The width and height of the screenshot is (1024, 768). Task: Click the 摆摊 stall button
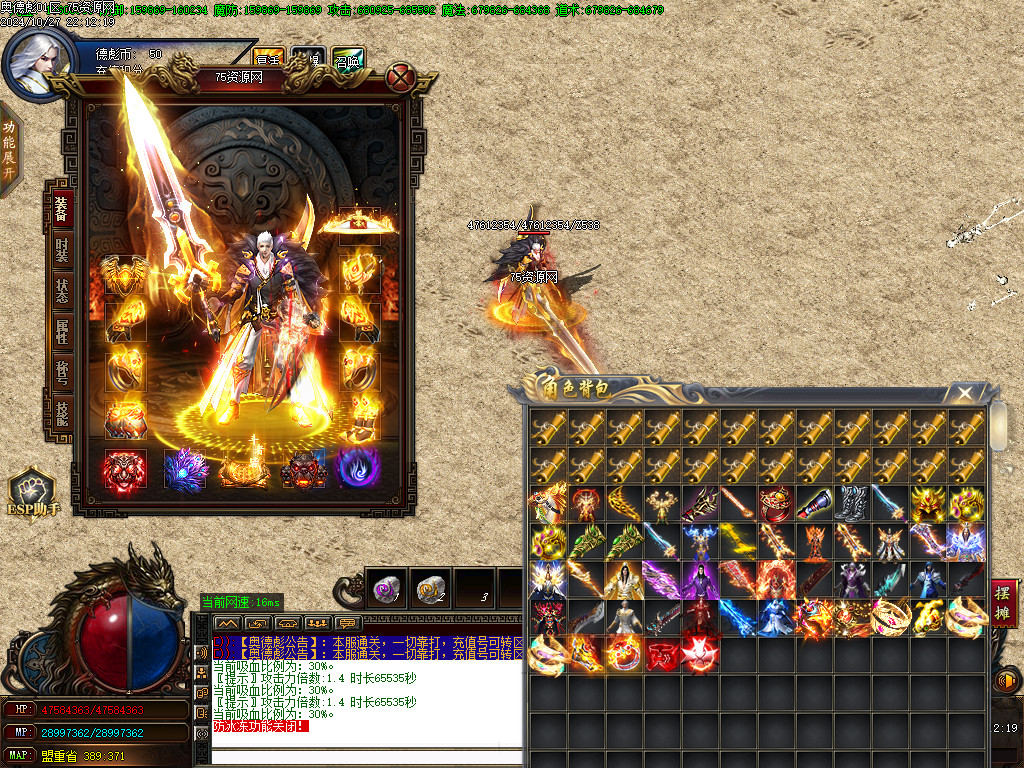point(1004,603)
